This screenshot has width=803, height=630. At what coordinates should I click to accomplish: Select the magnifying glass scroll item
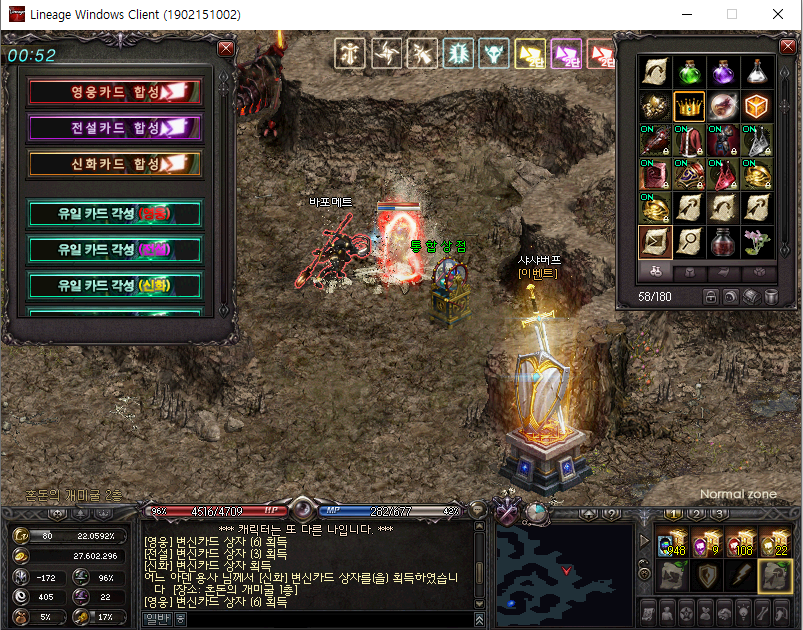click(689, 242)
